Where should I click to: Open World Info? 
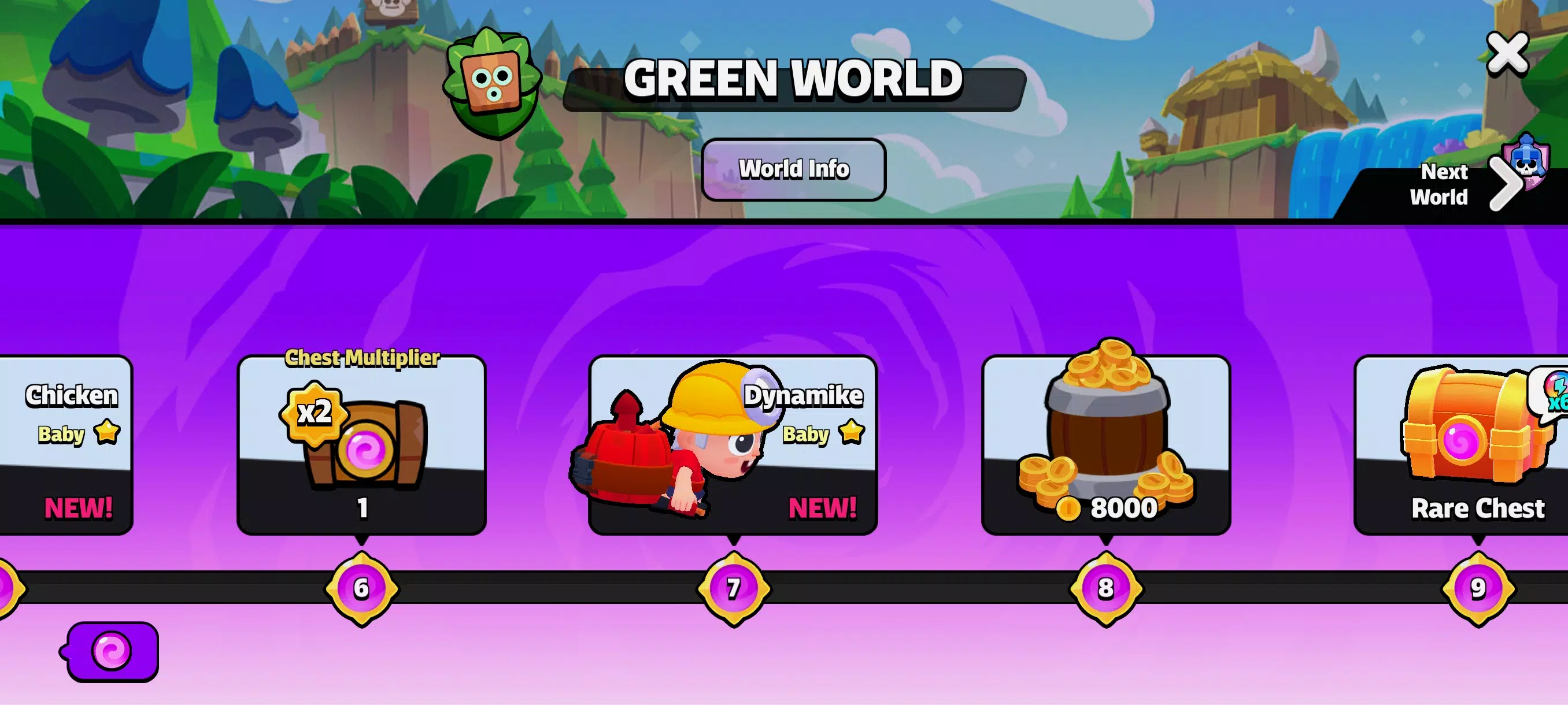click(x=793, y=169)
